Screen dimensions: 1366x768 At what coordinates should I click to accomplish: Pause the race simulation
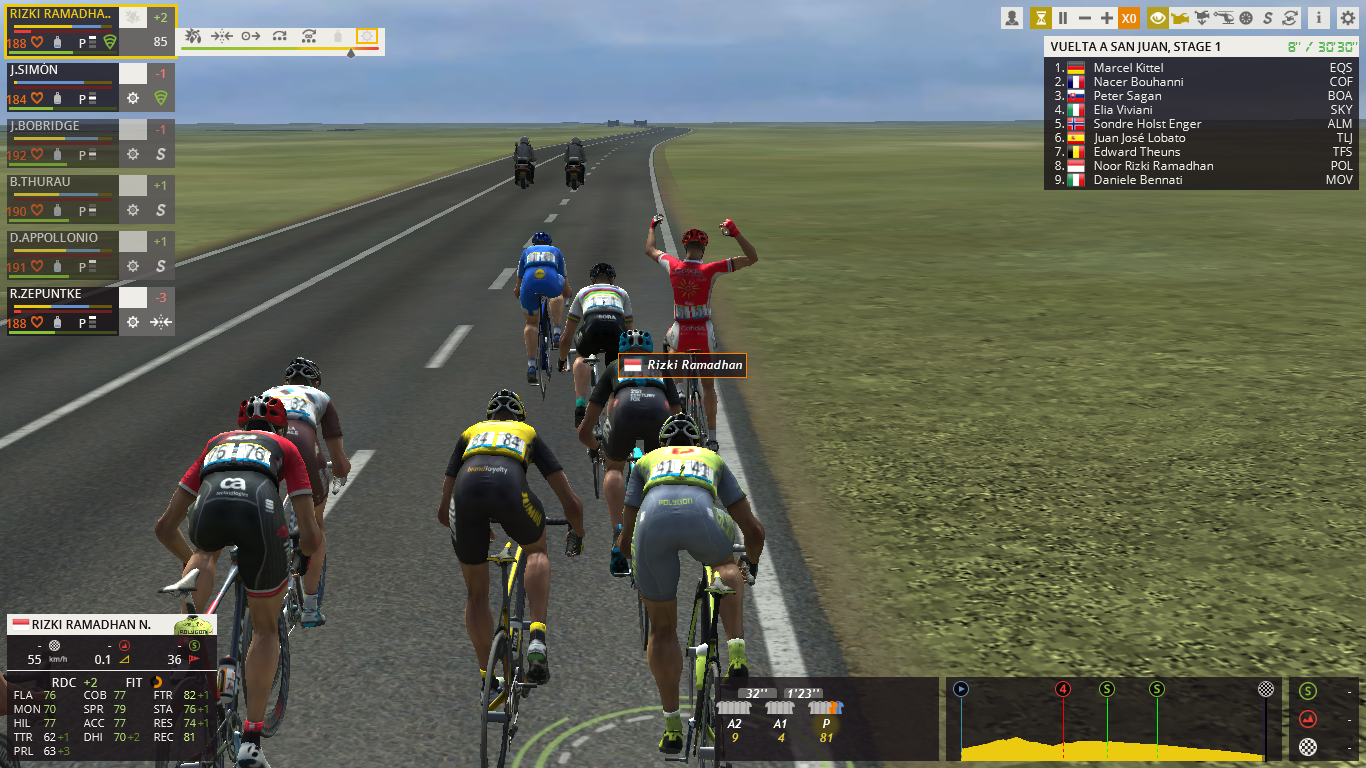click(1062, 18)
